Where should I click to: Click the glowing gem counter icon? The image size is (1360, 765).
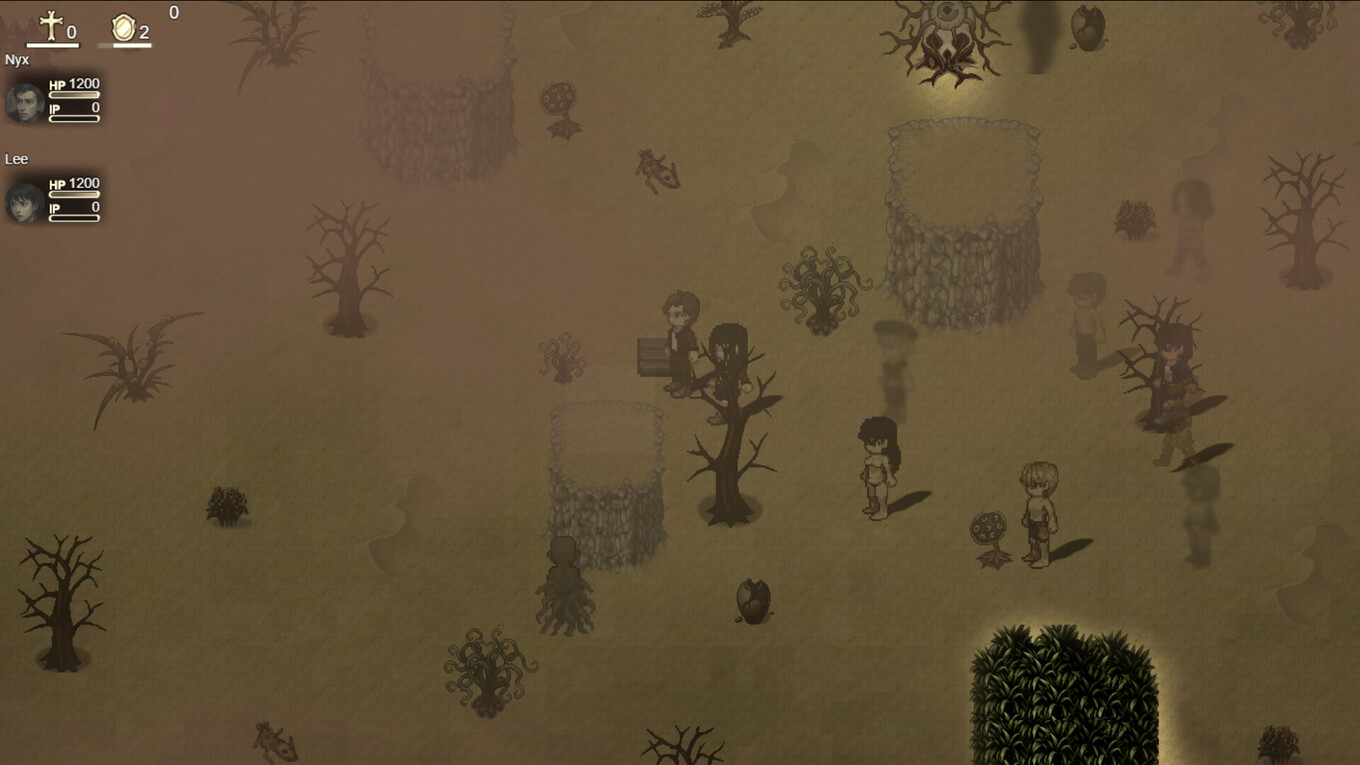click(x=122, y=27)
